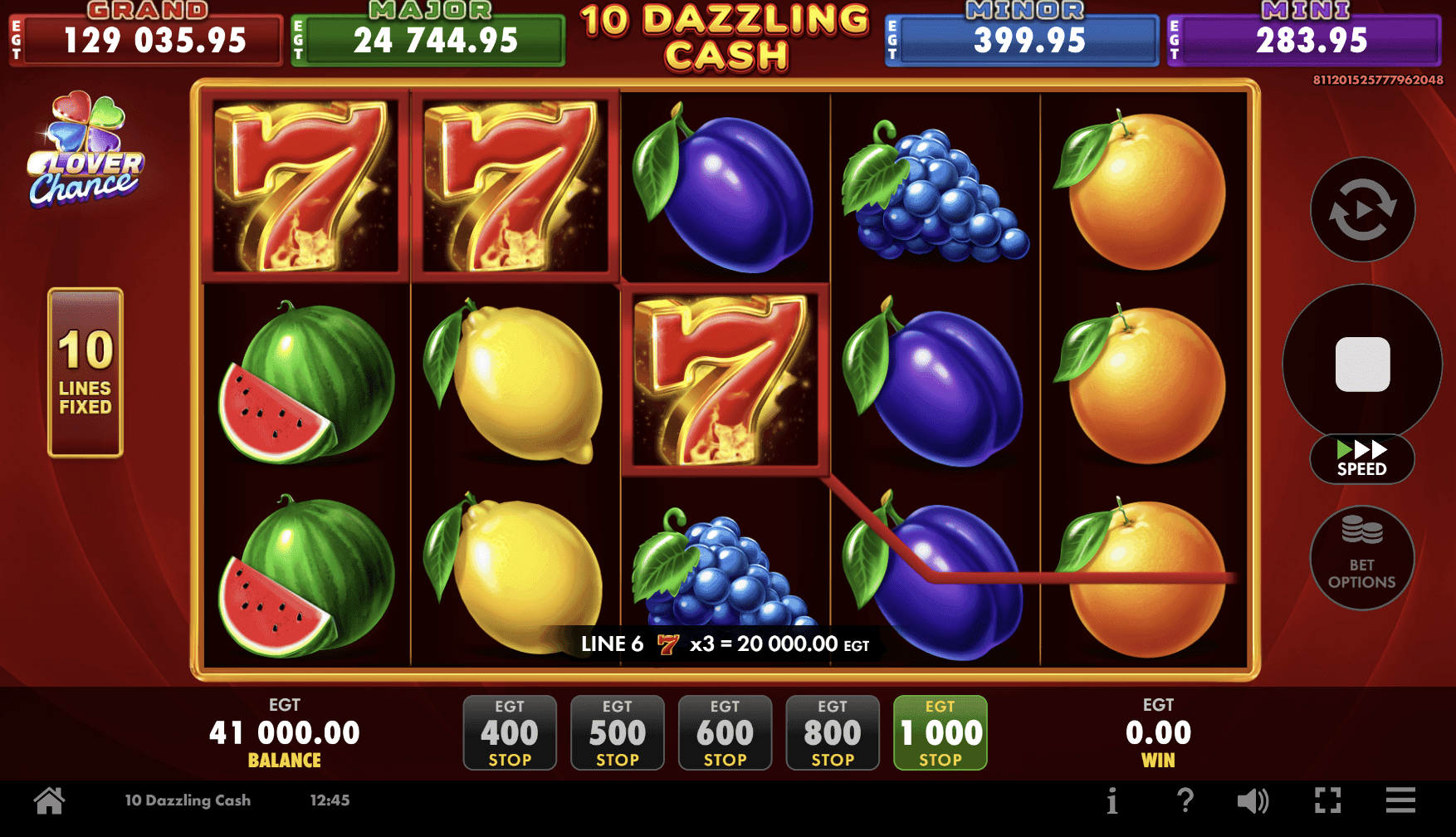
Task: Select the 1 000 bet stop button
Action: pos(939,733)
